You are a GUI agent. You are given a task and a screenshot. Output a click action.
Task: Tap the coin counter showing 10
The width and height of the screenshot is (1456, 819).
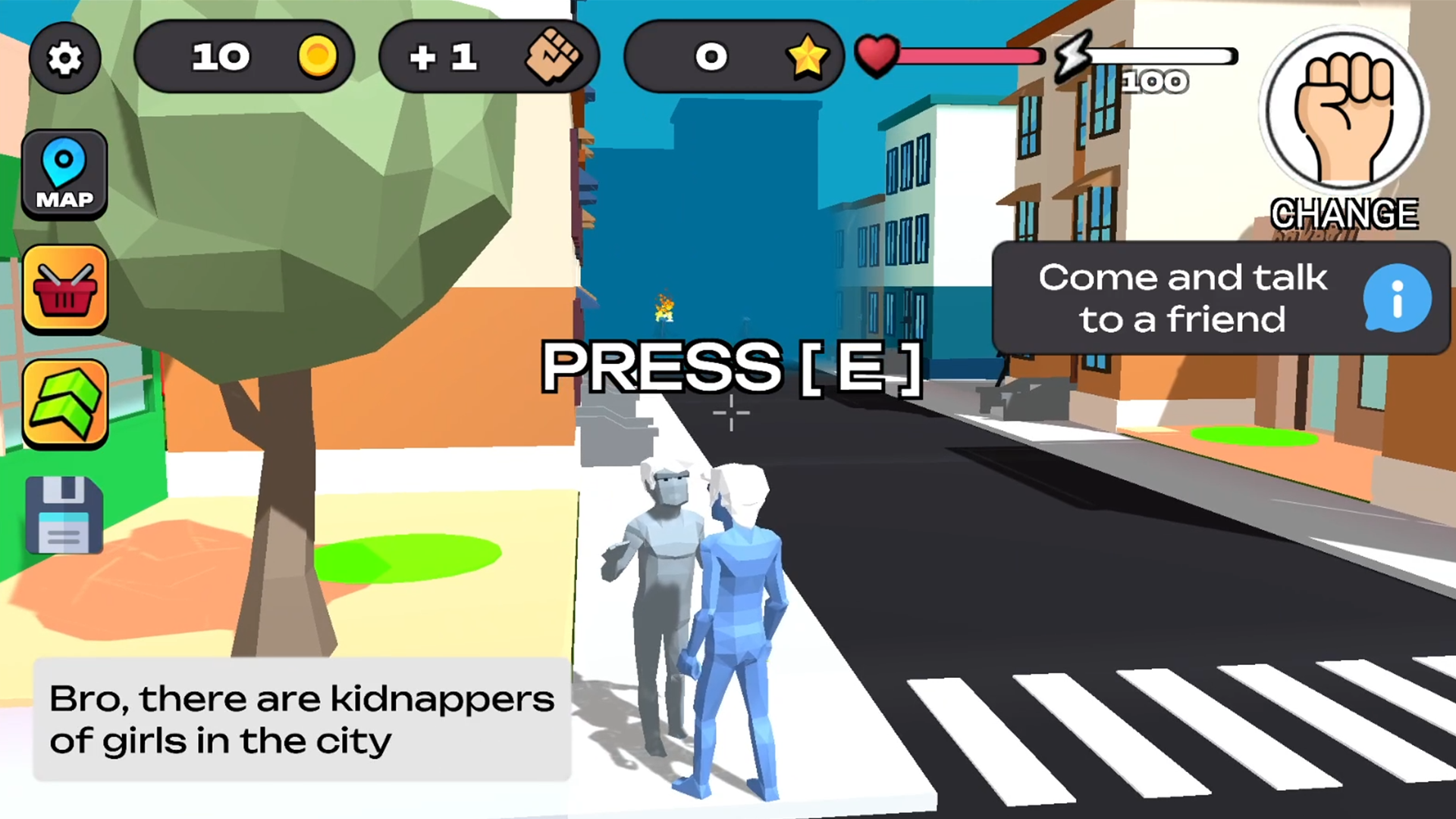[x=244, y=56]
